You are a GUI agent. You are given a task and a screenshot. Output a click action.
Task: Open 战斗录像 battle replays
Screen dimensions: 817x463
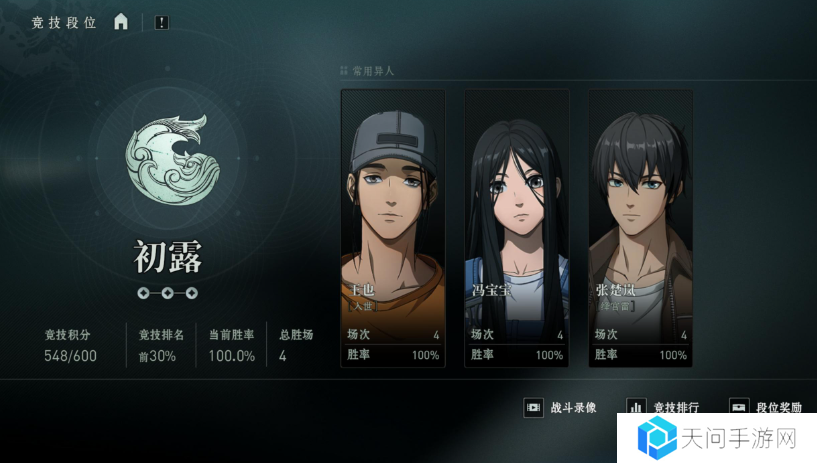tap(561, 408)
